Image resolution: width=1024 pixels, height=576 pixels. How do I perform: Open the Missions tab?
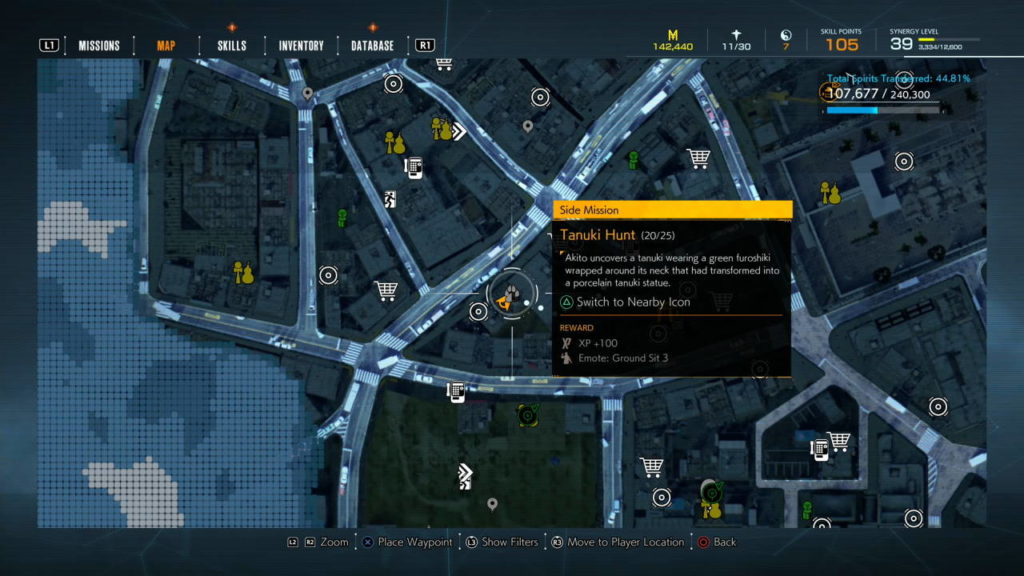tap(99, 45)
